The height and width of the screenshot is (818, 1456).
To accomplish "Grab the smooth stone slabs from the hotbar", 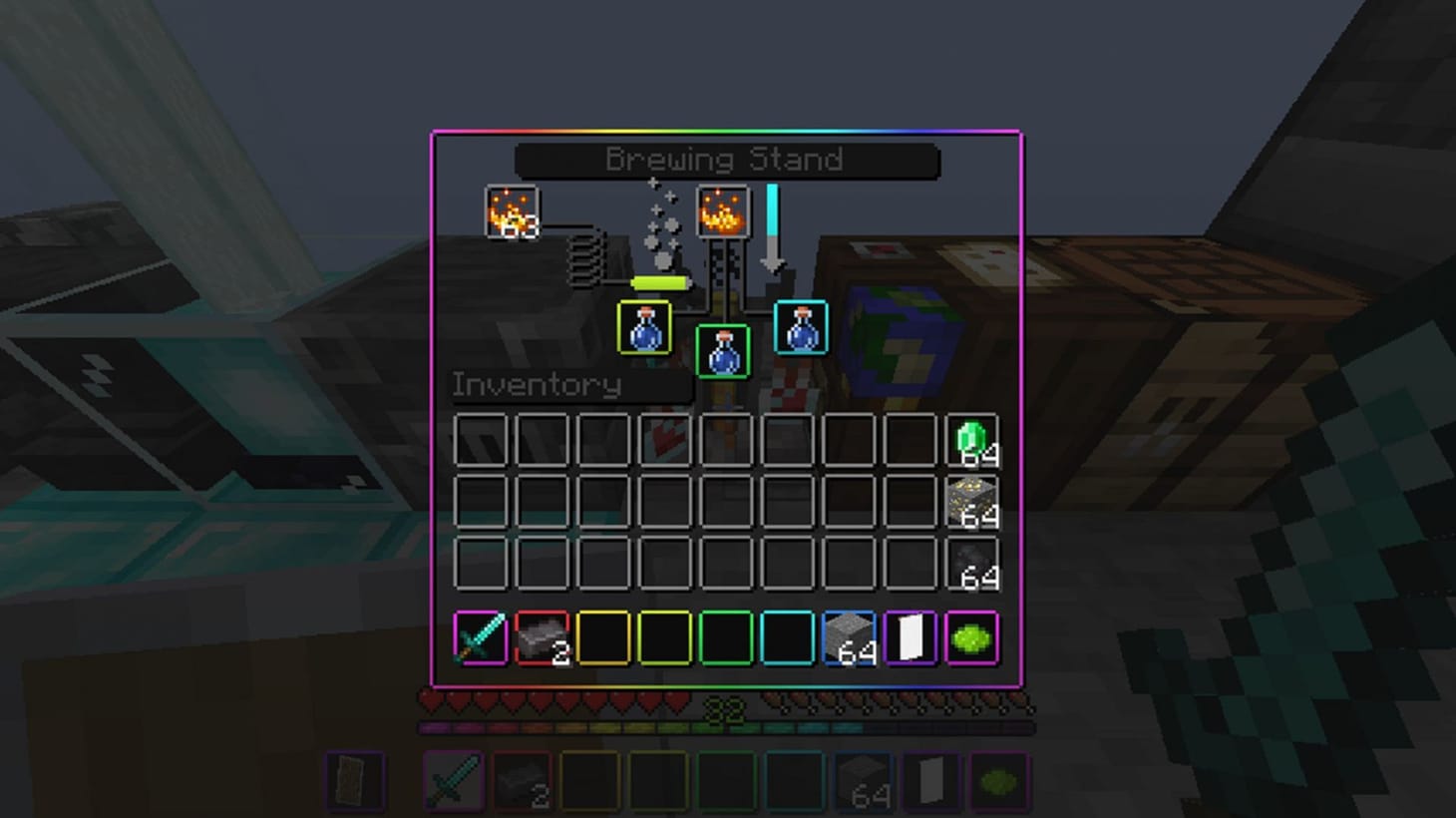I will (541, 638).
